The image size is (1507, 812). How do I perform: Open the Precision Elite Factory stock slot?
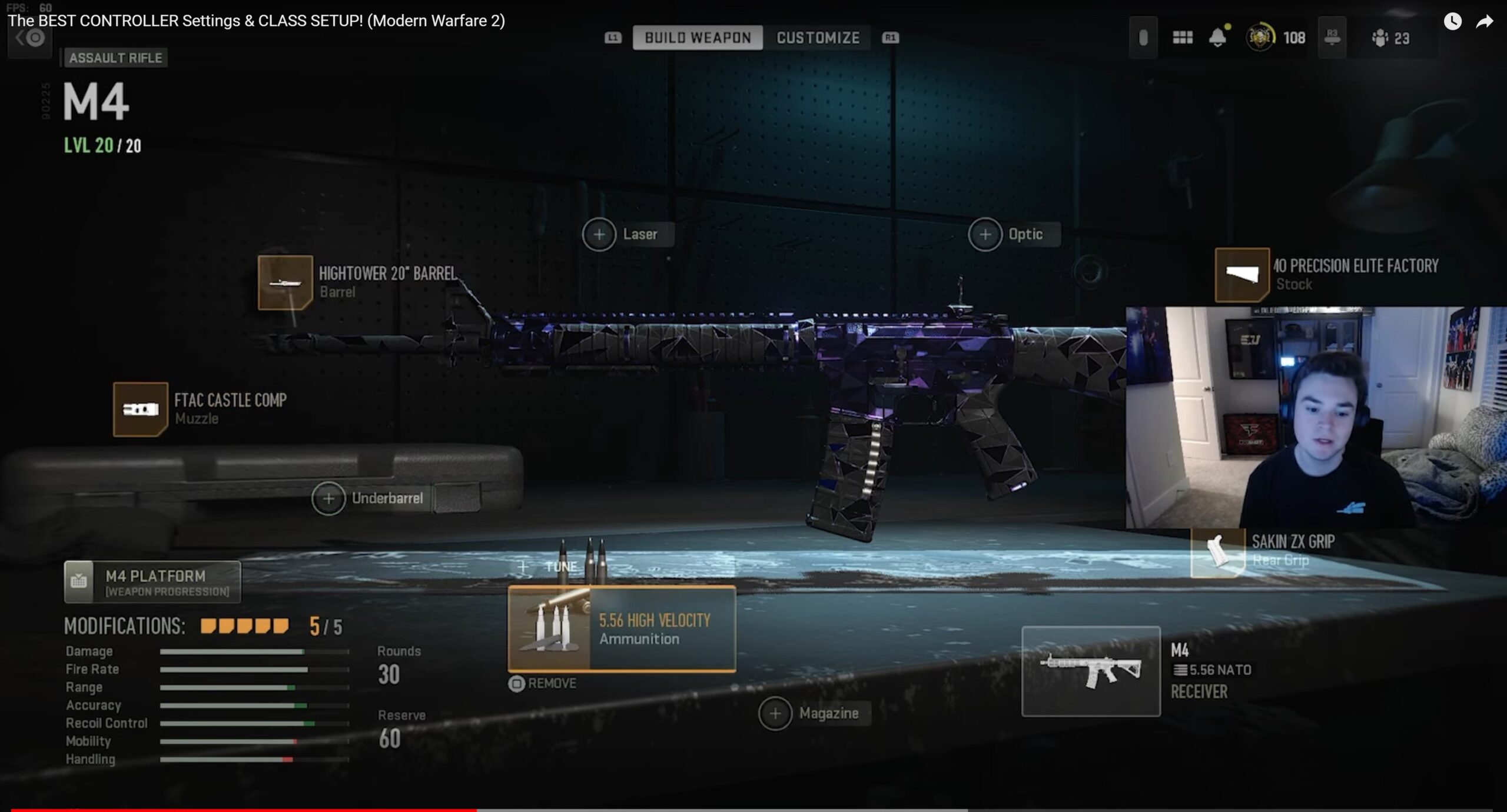click(x=1242, y=275)
